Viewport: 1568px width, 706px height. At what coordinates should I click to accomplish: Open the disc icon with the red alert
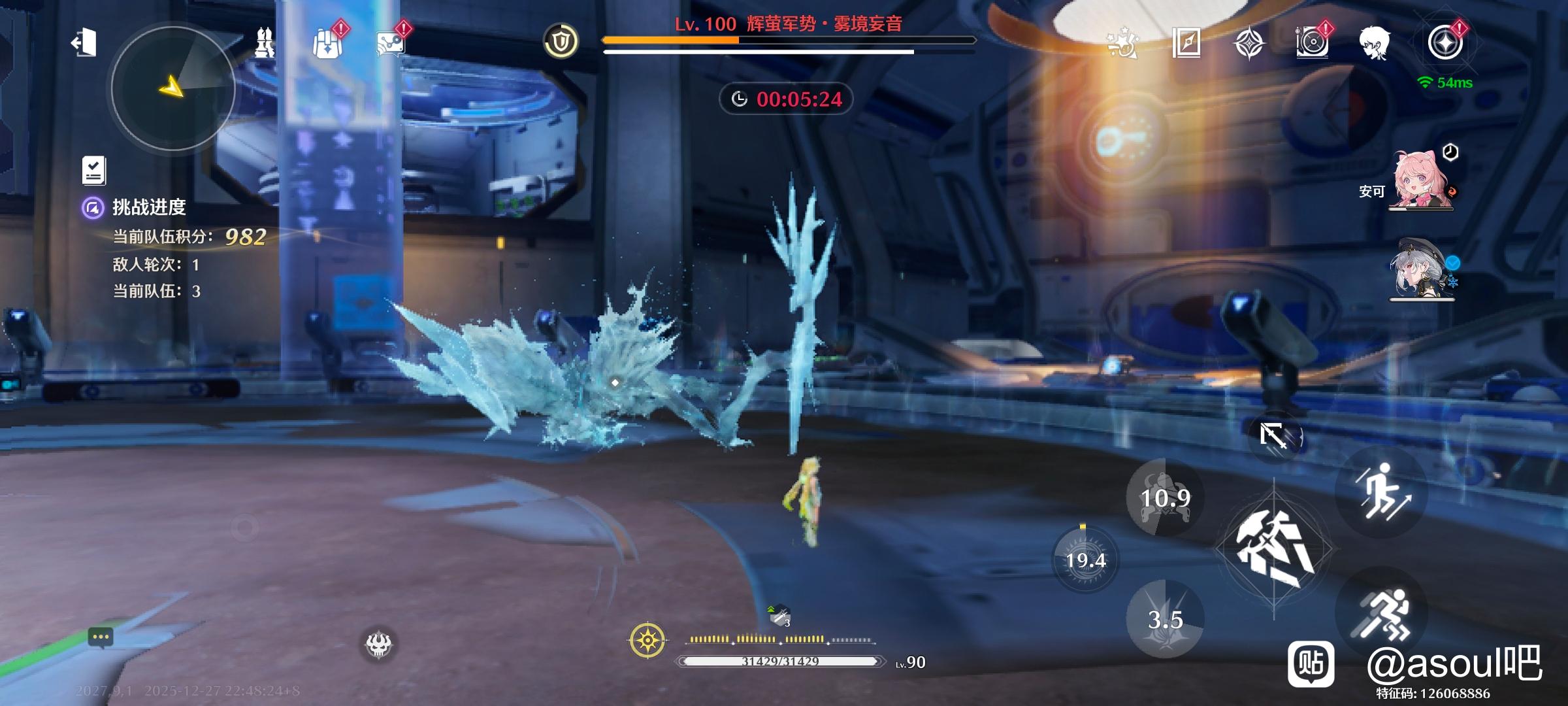tap(1311, 44)
